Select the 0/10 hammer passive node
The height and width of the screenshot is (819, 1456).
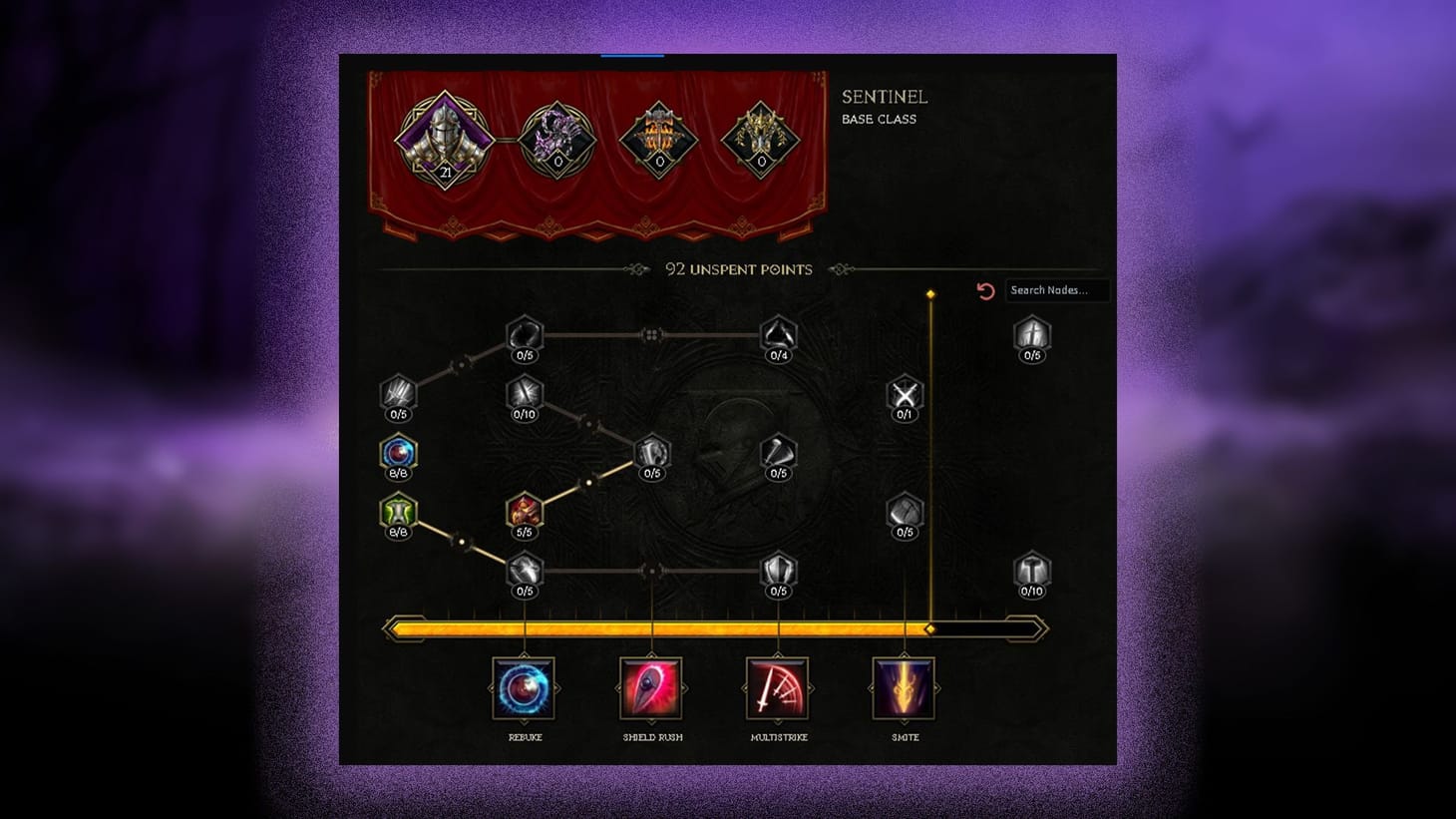pyautogui.click(x=1032, y=572)
